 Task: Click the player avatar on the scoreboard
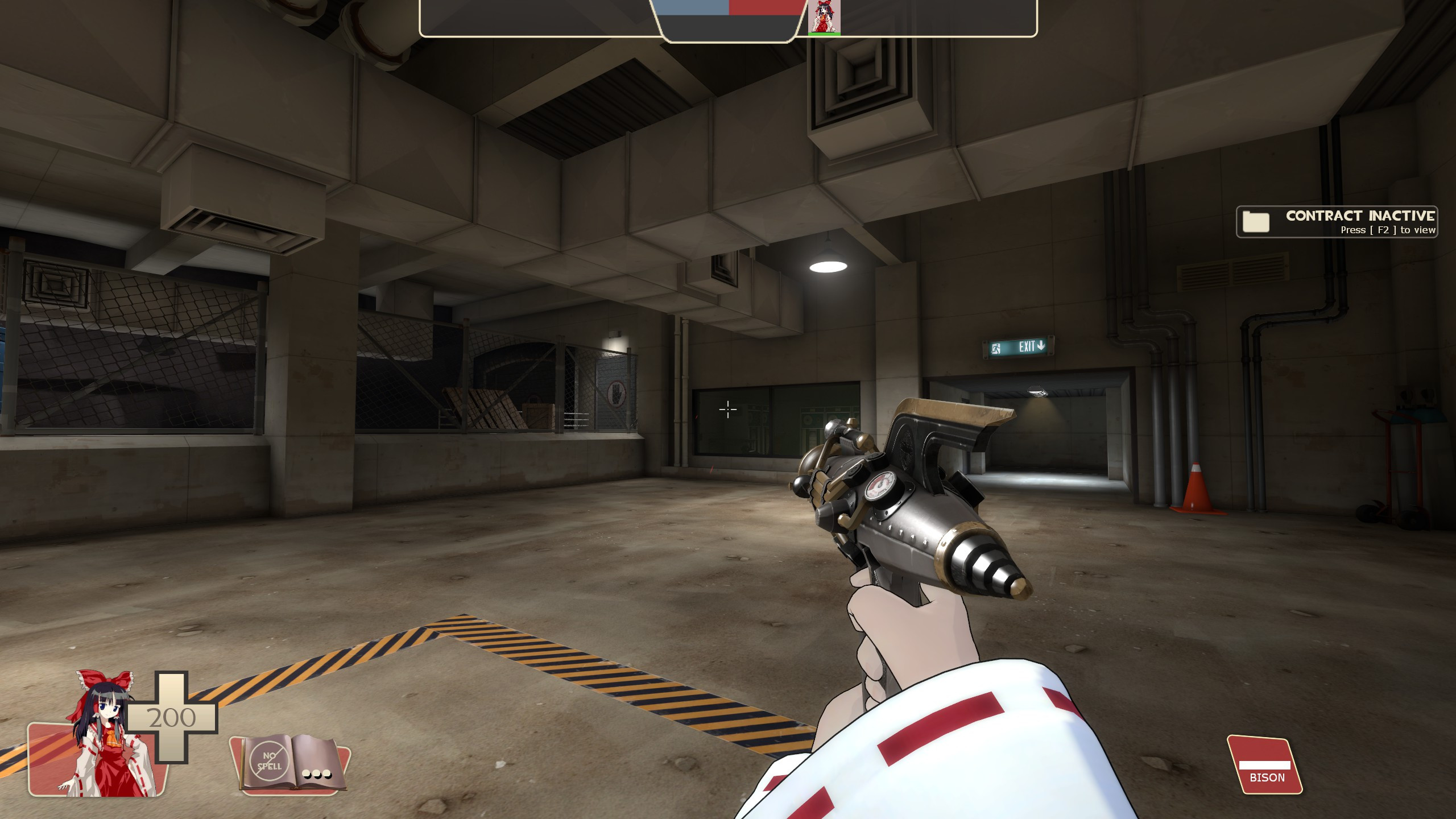click(x=824, y=17)
